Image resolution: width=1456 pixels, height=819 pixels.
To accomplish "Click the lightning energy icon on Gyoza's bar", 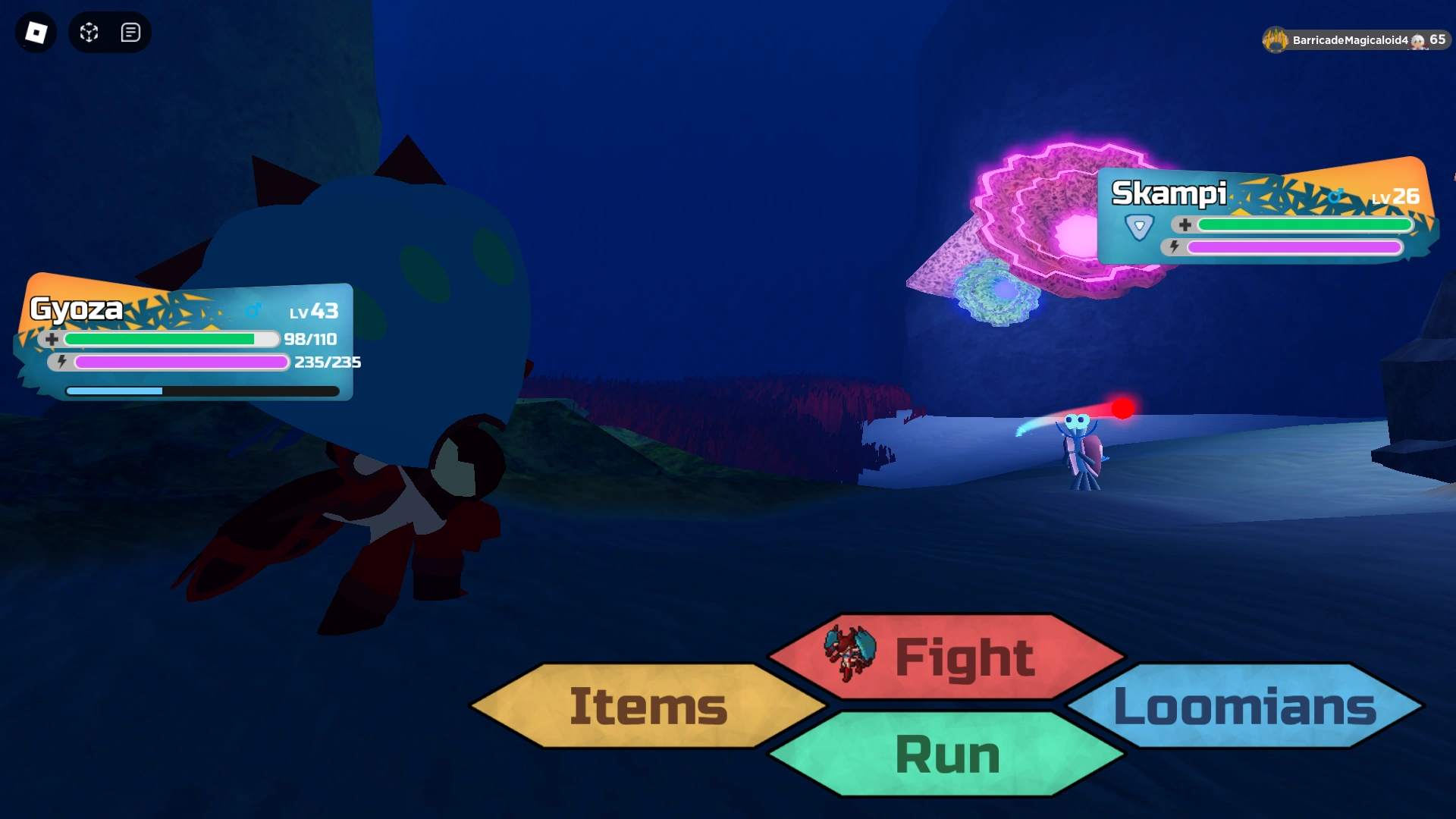I will (60, 362).
